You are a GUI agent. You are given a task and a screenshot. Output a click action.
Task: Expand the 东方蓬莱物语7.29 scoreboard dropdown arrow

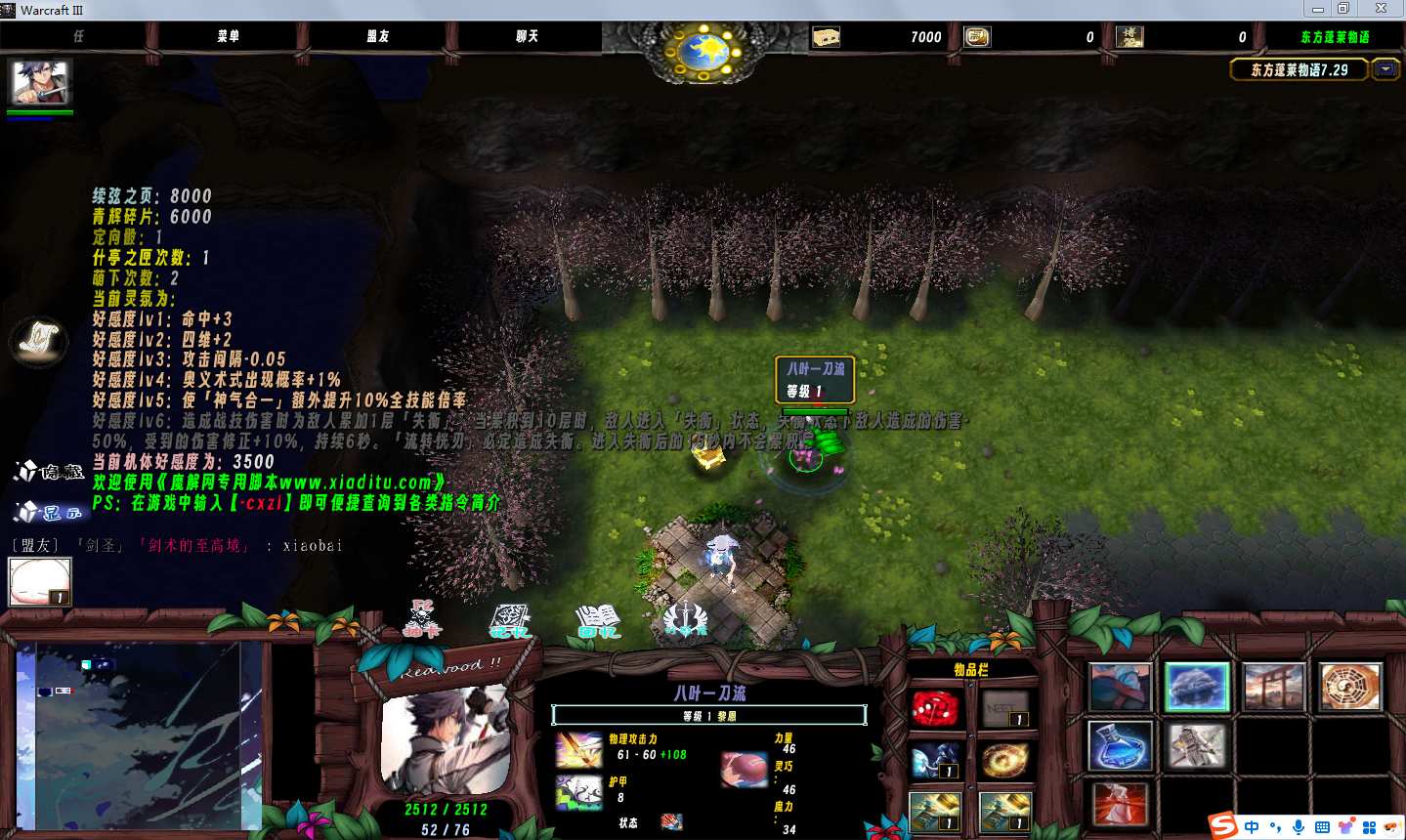(1385, 69)
